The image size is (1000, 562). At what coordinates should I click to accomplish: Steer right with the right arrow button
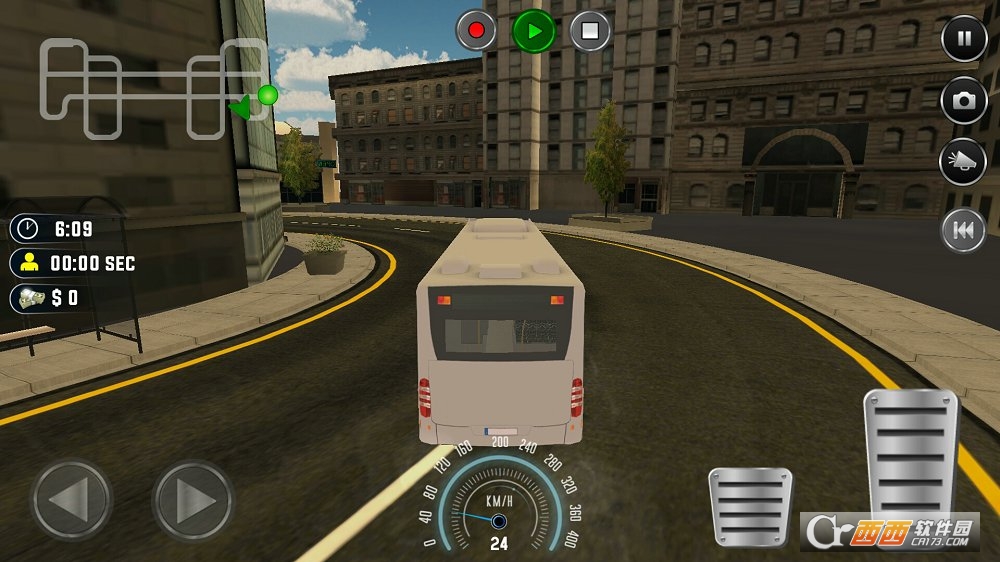[x=193, y=499]
